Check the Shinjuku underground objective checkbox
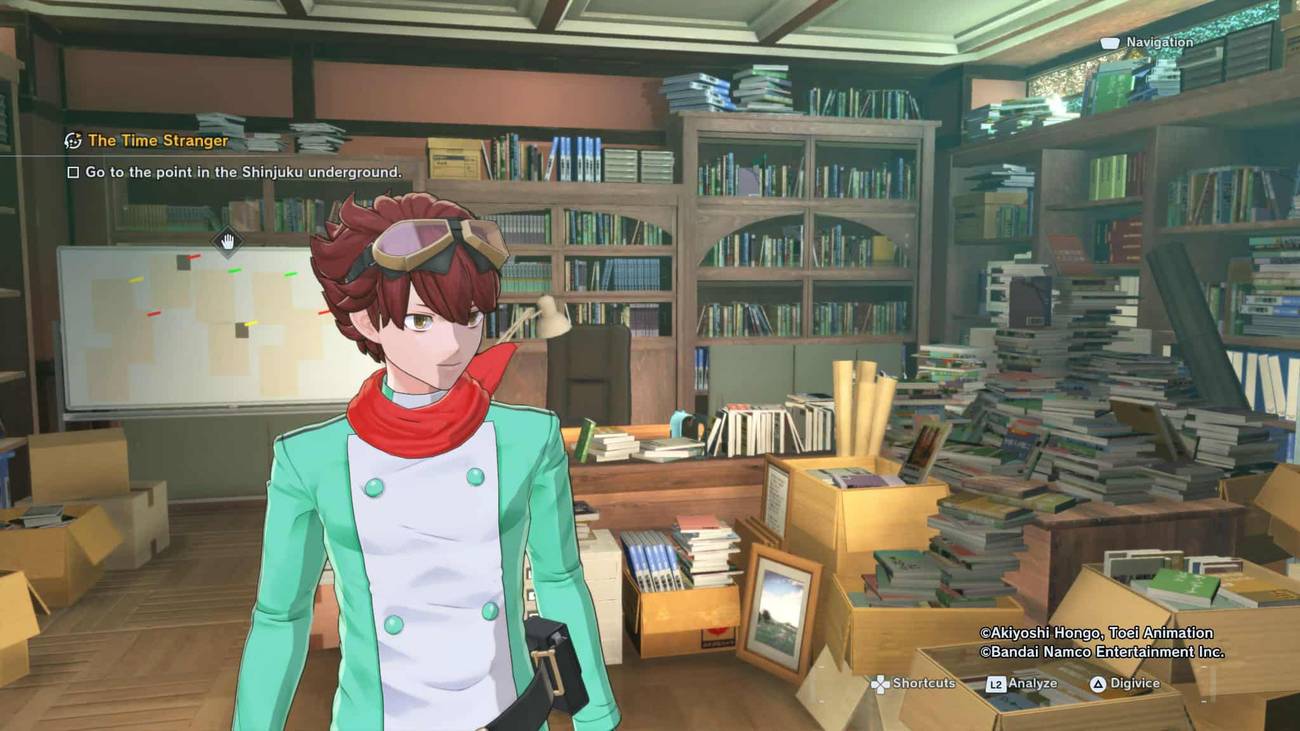Viewport: 1300px width, 731px height. (74, 172)
